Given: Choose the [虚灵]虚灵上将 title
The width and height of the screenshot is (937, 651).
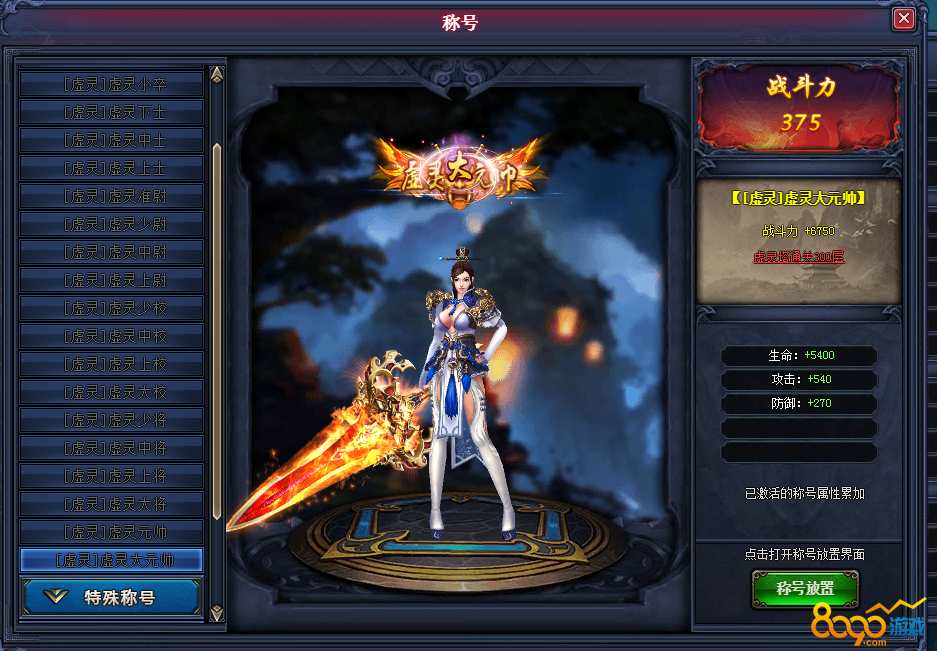Looking at the screenshot, I should [111, 476].
